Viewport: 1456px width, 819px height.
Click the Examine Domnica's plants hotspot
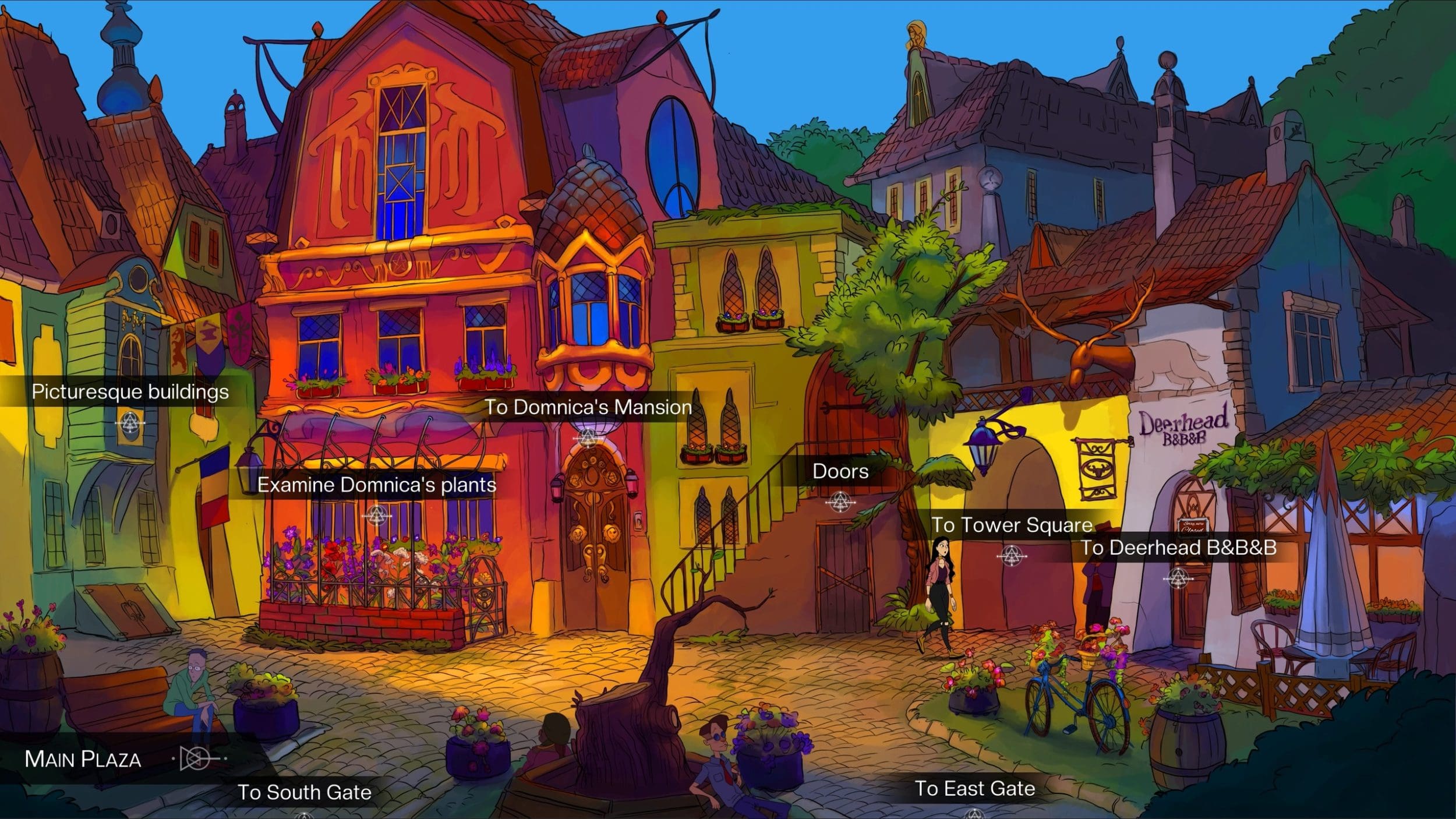tap(376, 485)
